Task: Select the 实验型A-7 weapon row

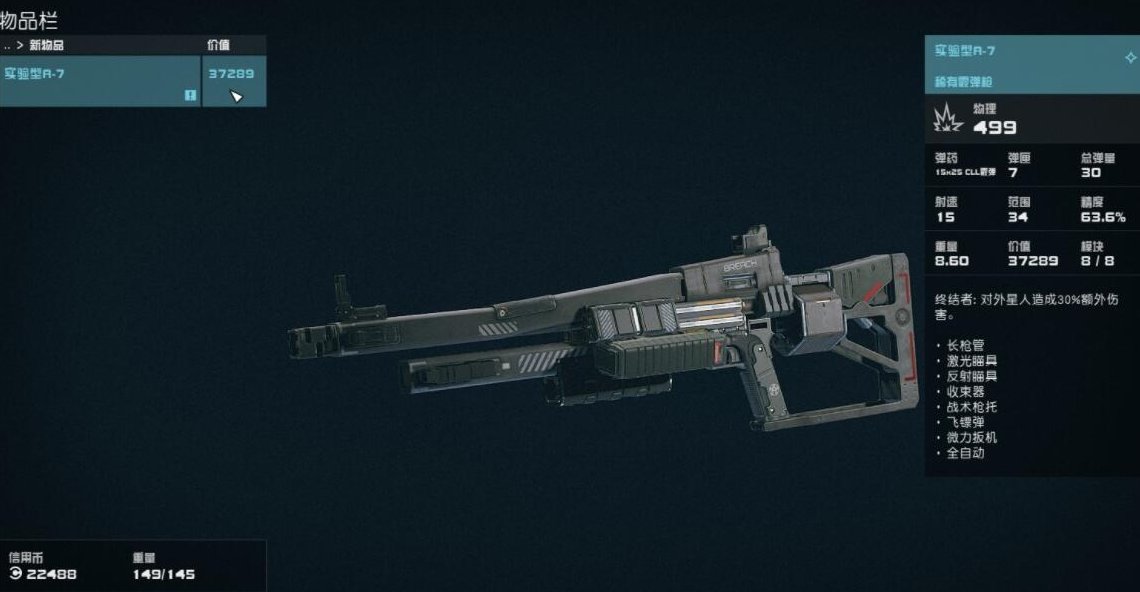Action: [100, 80]
